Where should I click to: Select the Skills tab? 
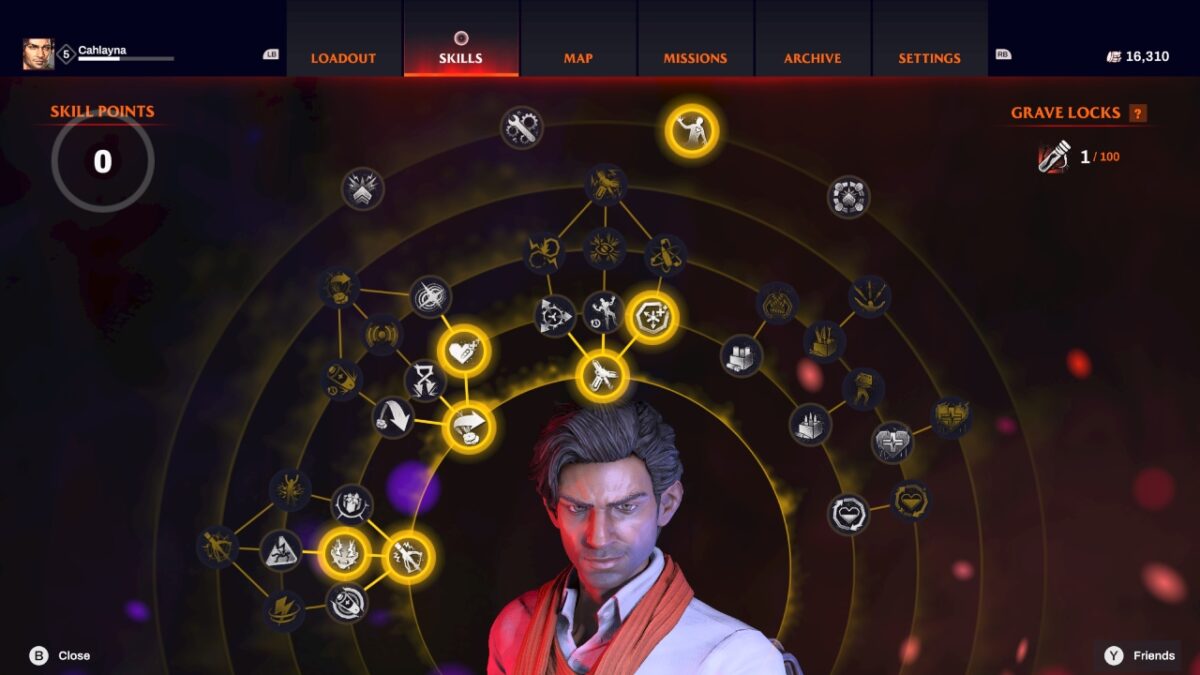[461, 58]
